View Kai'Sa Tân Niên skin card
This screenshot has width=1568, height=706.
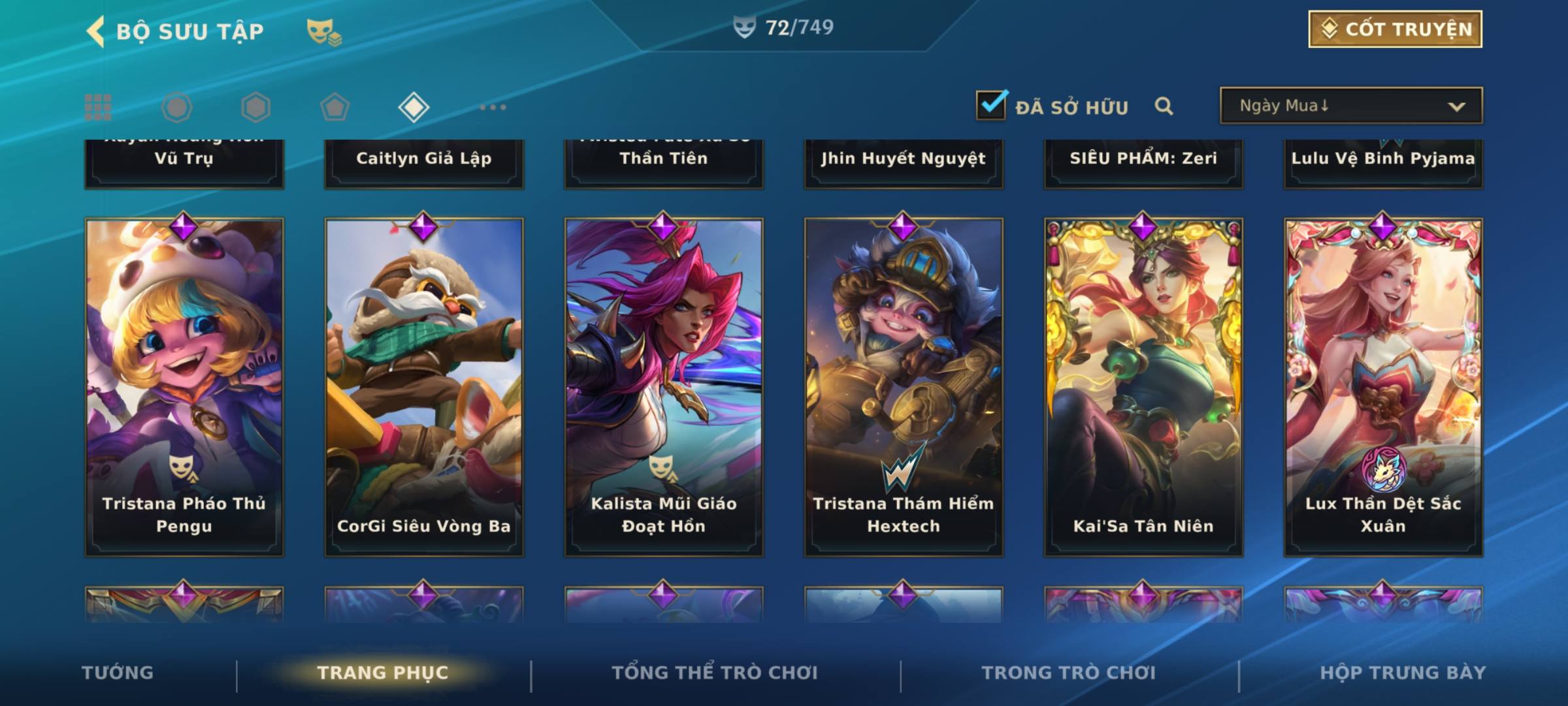coord(1143,387)
